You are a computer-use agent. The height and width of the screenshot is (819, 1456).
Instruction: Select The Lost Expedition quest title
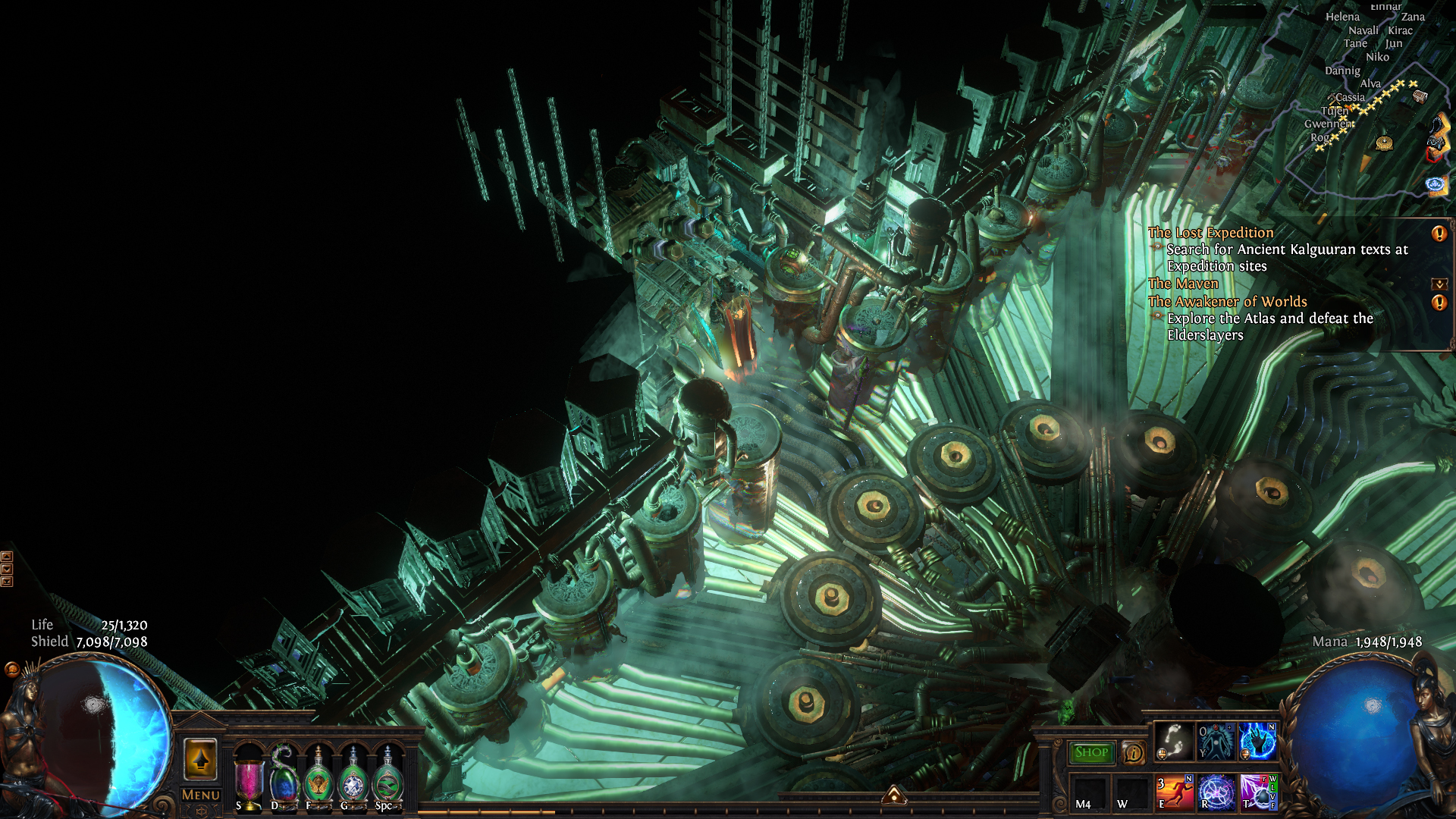1210,233
